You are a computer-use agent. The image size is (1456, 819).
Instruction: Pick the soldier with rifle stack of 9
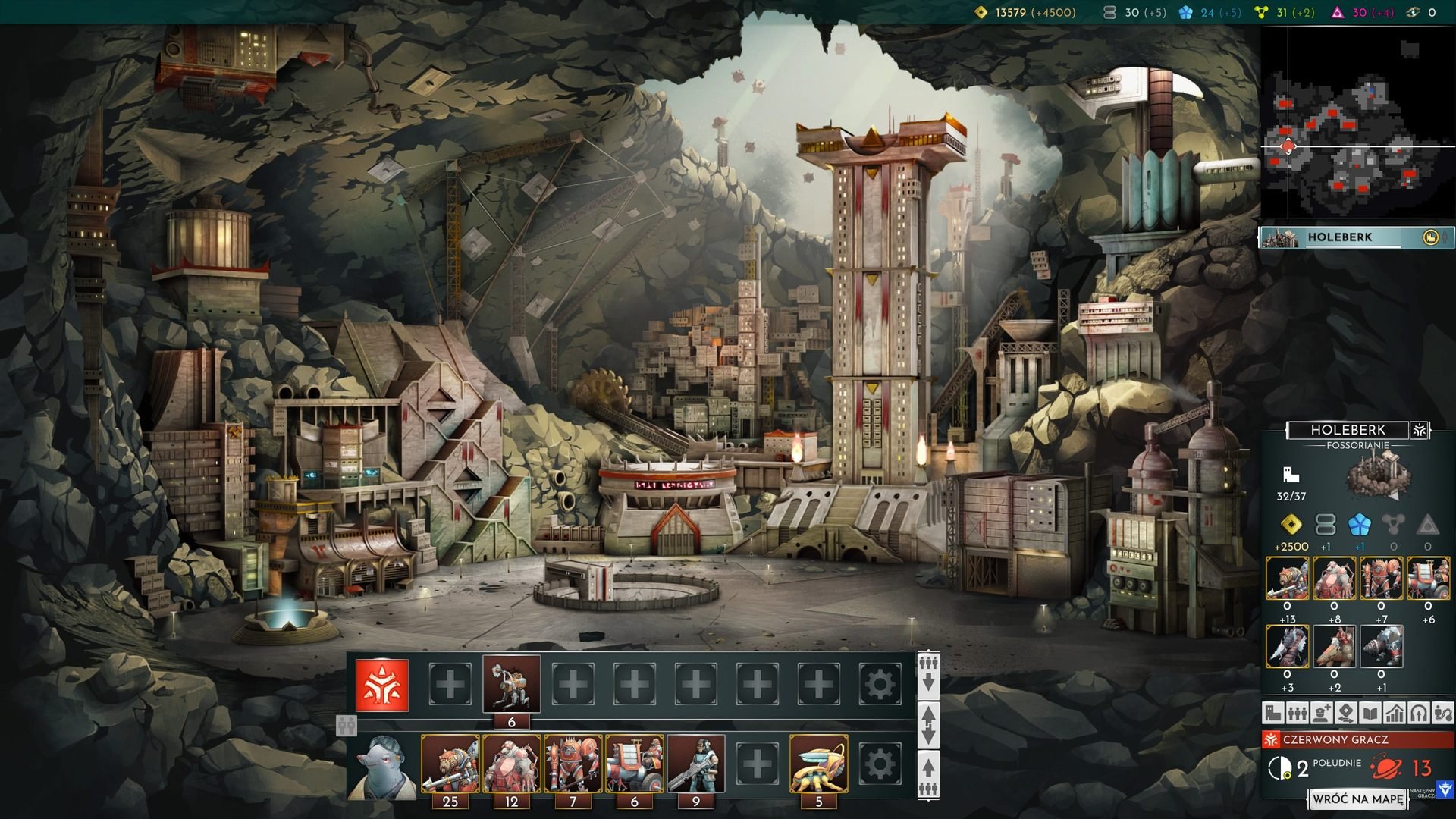(x=696, y=764)
